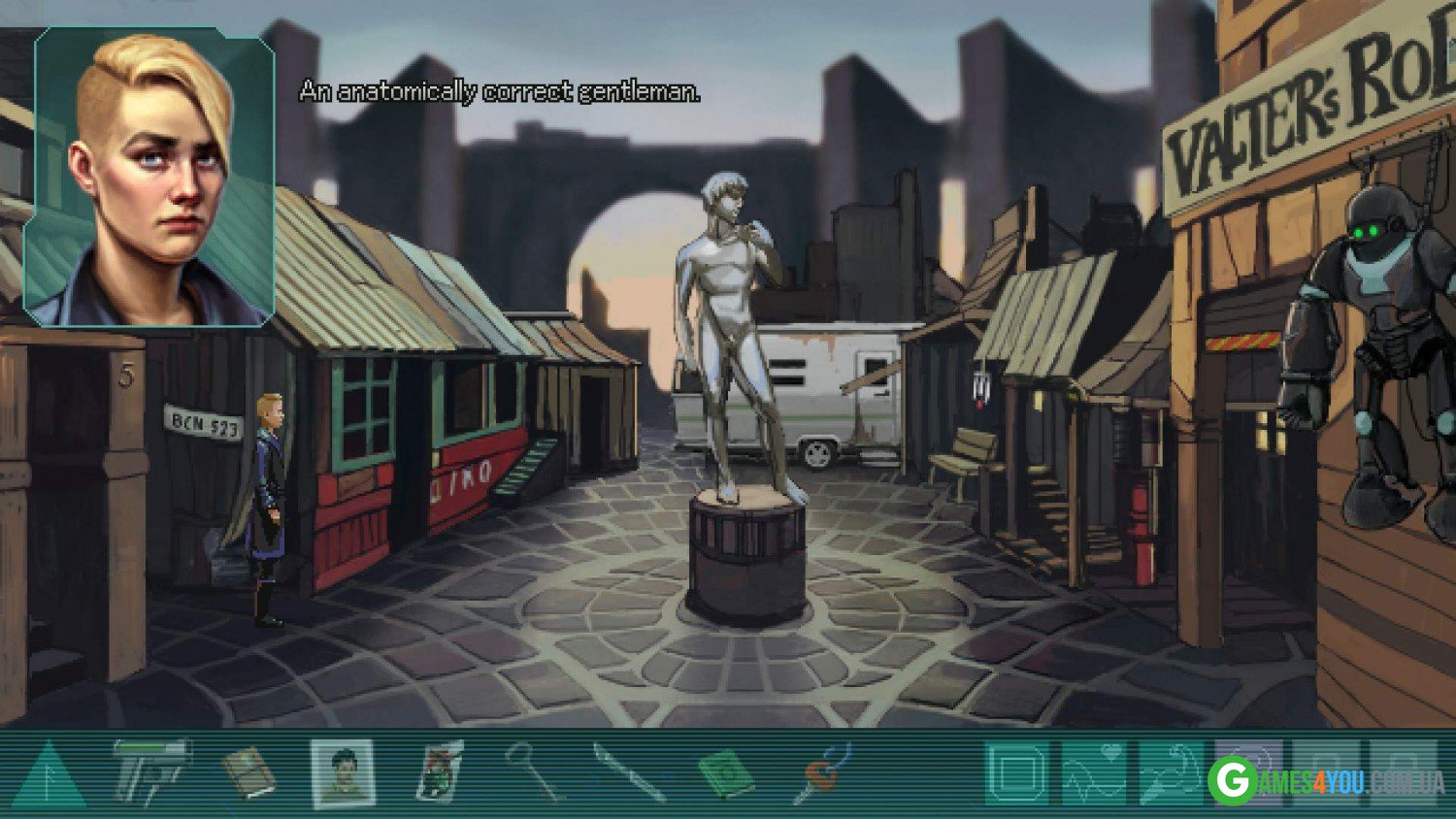1456x819 pixels.
Task: Activate the heartbeat monitor augmentation button
Action: 1094,774
